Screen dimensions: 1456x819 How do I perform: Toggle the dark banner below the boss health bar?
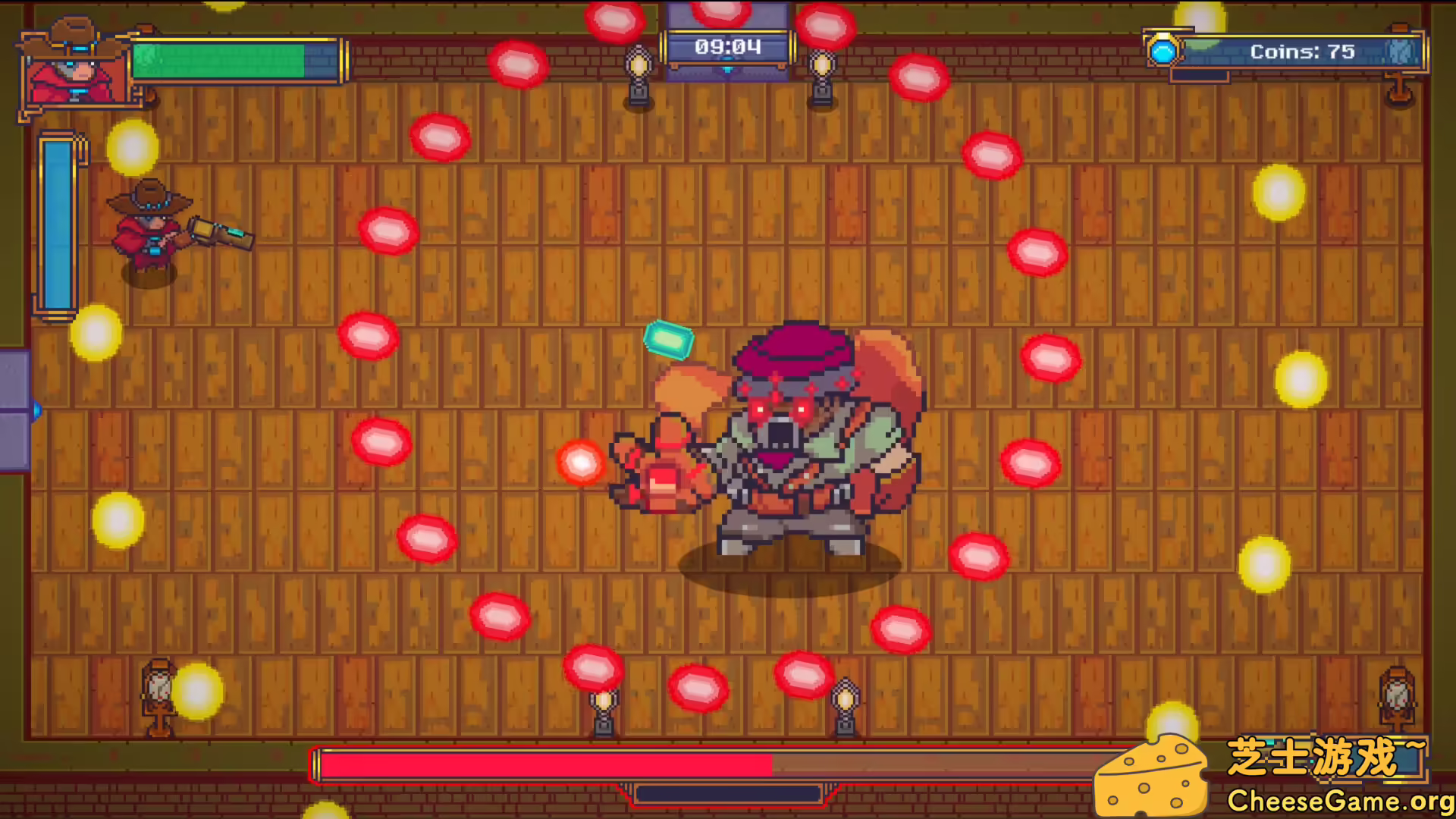[x=730, y=794]
